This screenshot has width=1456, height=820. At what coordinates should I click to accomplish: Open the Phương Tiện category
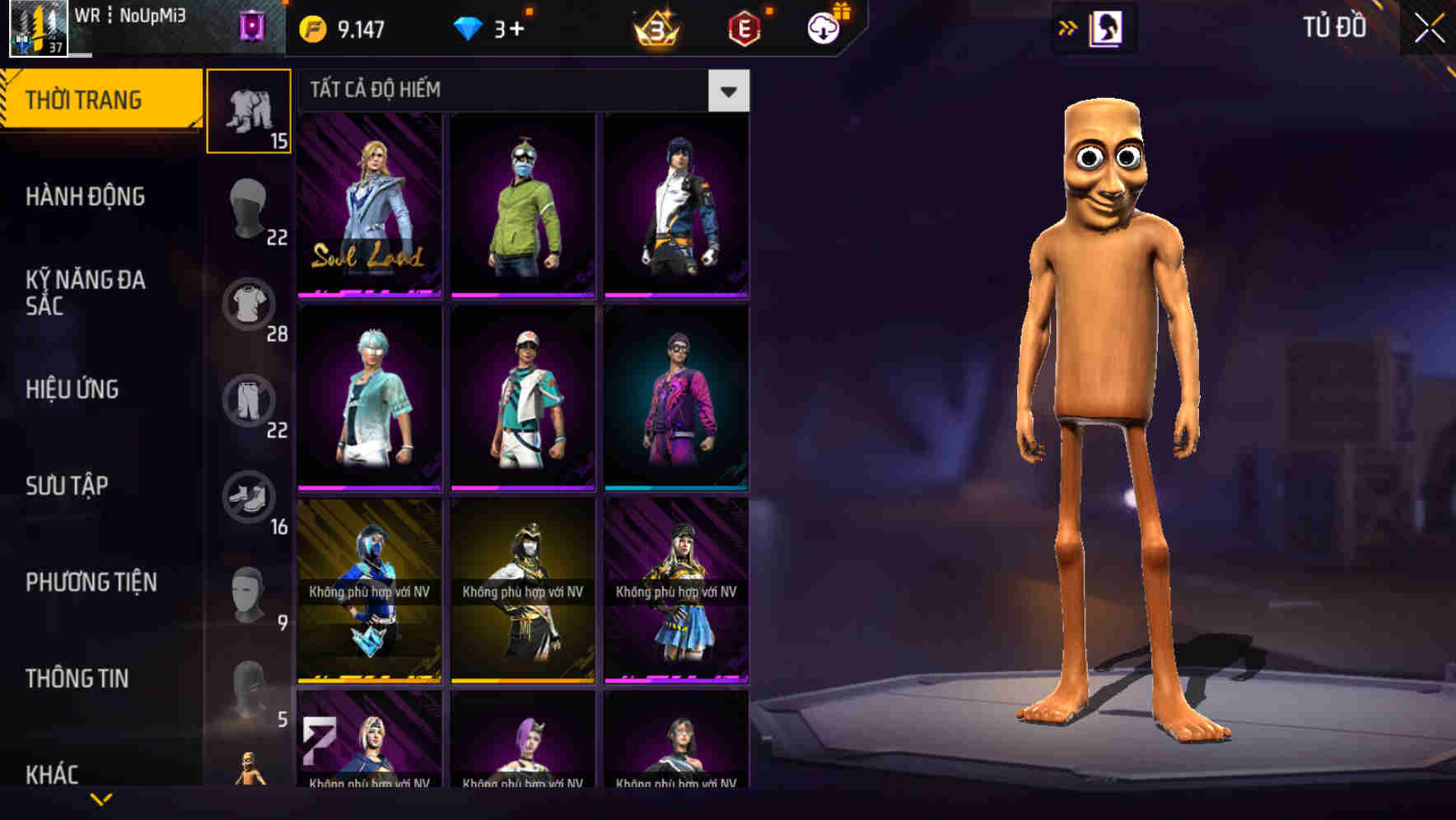tap(91, 581)
